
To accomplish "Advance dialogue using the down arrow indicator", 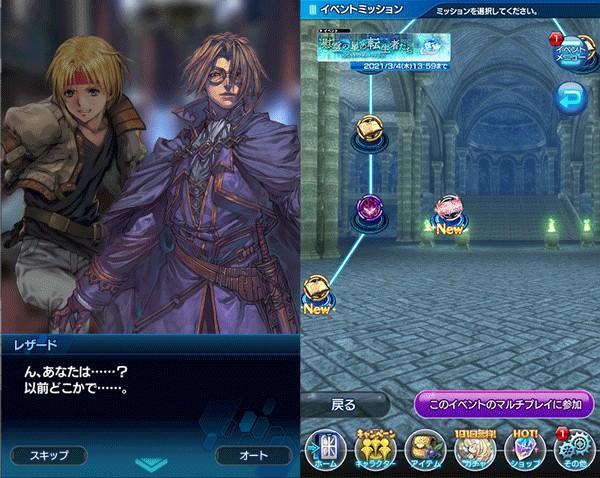I will coord(150,464).
